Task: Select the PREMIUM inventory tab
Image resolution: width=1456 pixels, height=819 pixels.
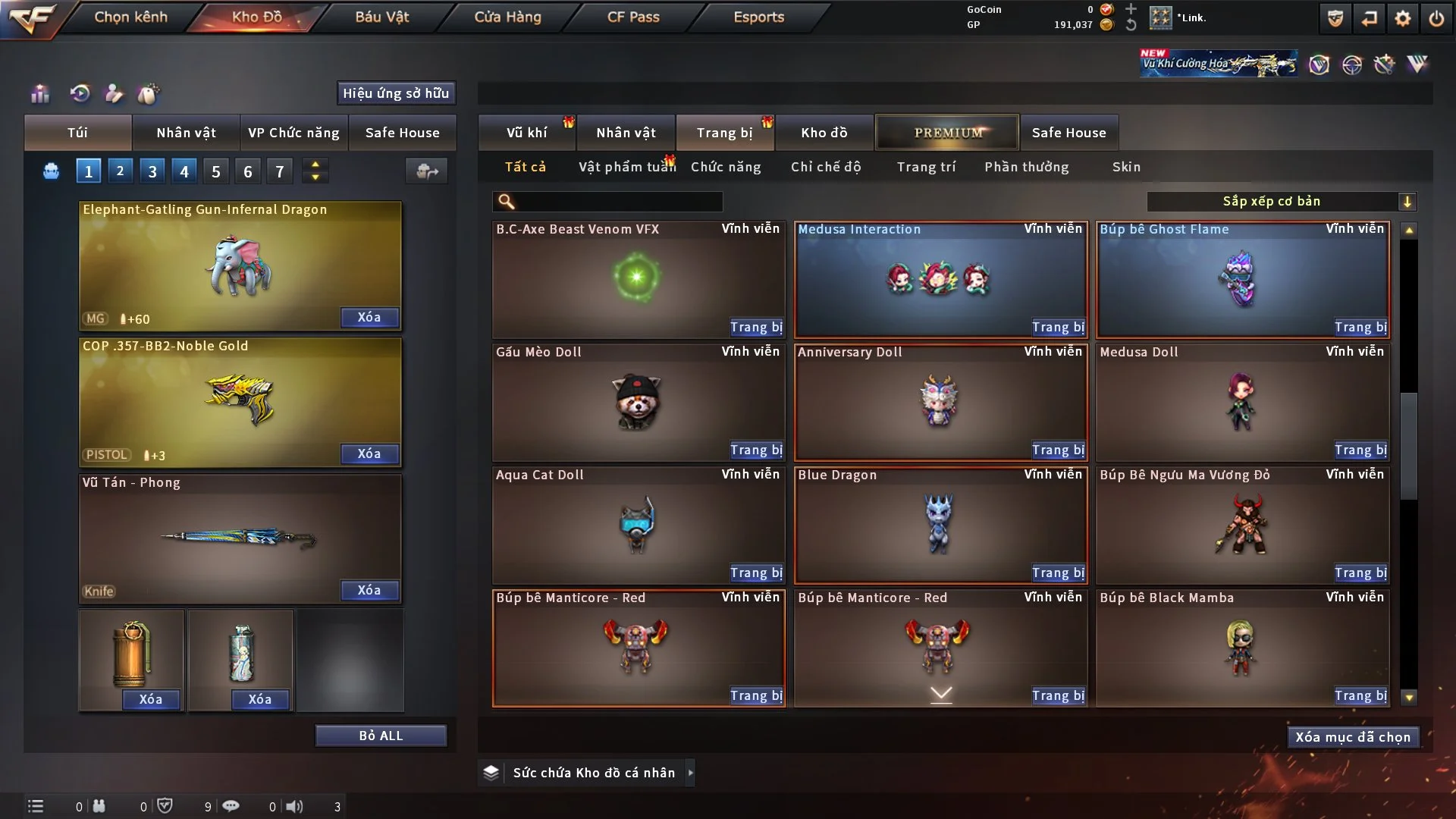Action: tap(948, 133)
